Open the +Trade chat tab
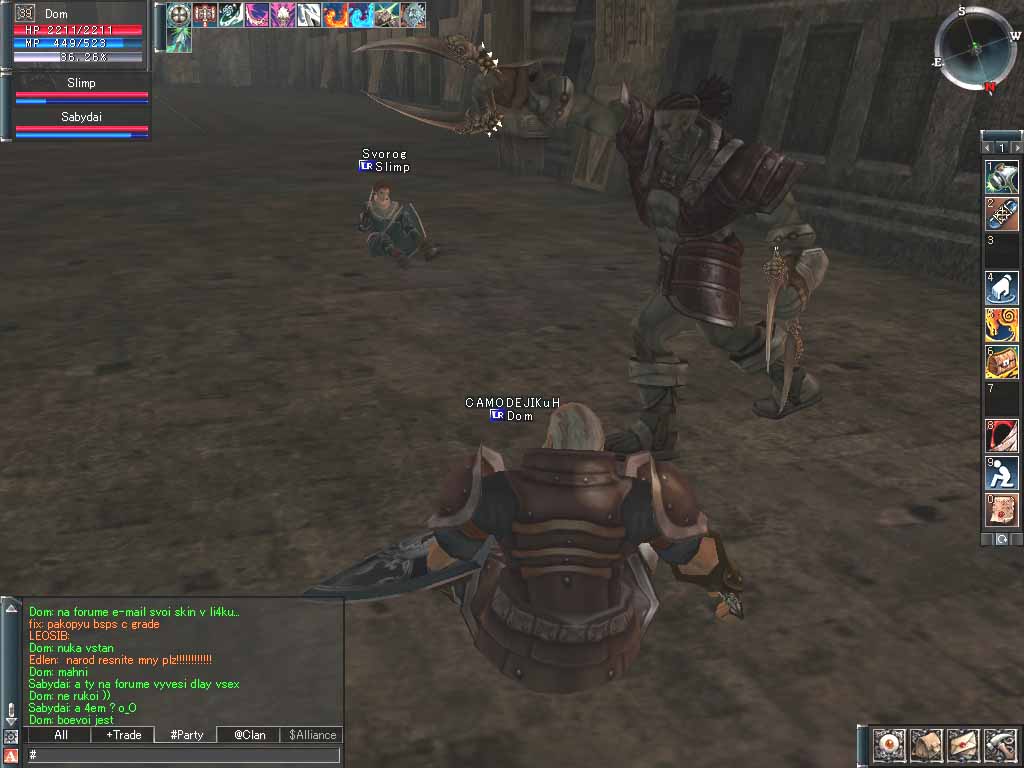The width and height of the screenshot is (1024, 768). point(123,735)
